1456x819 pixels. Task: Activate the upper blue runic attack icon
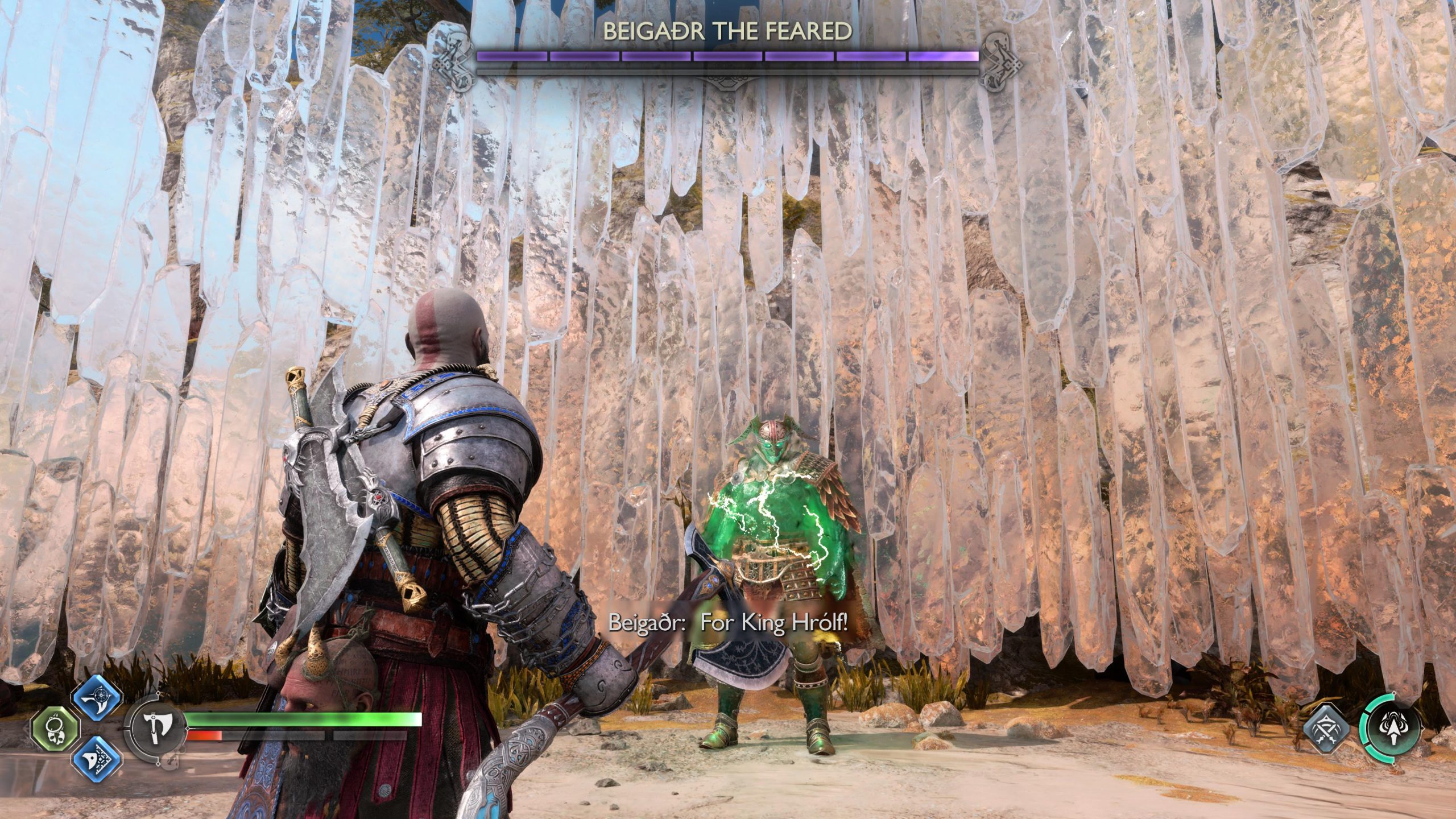pyautogui.click(x=97, y=698)
